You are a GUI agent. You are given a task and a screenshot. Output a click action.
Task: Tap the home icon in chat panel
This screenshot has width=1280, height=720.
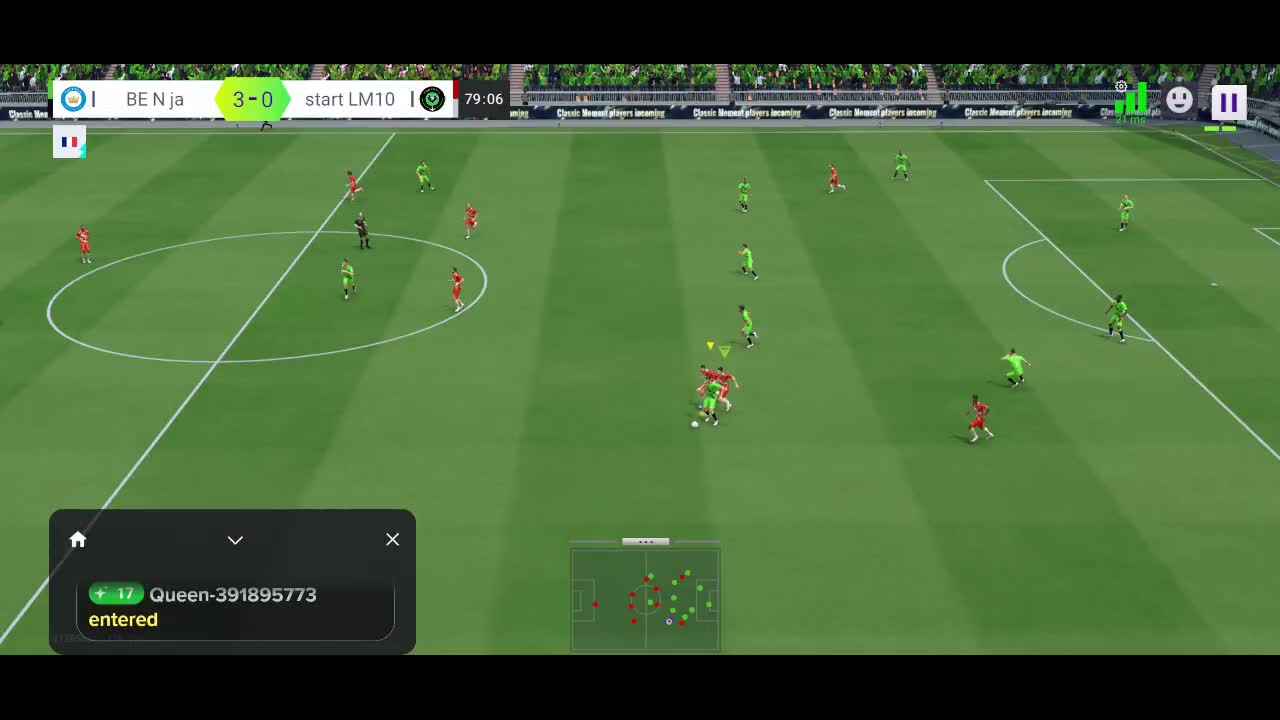pyautogui.click(x=78, y=540)
